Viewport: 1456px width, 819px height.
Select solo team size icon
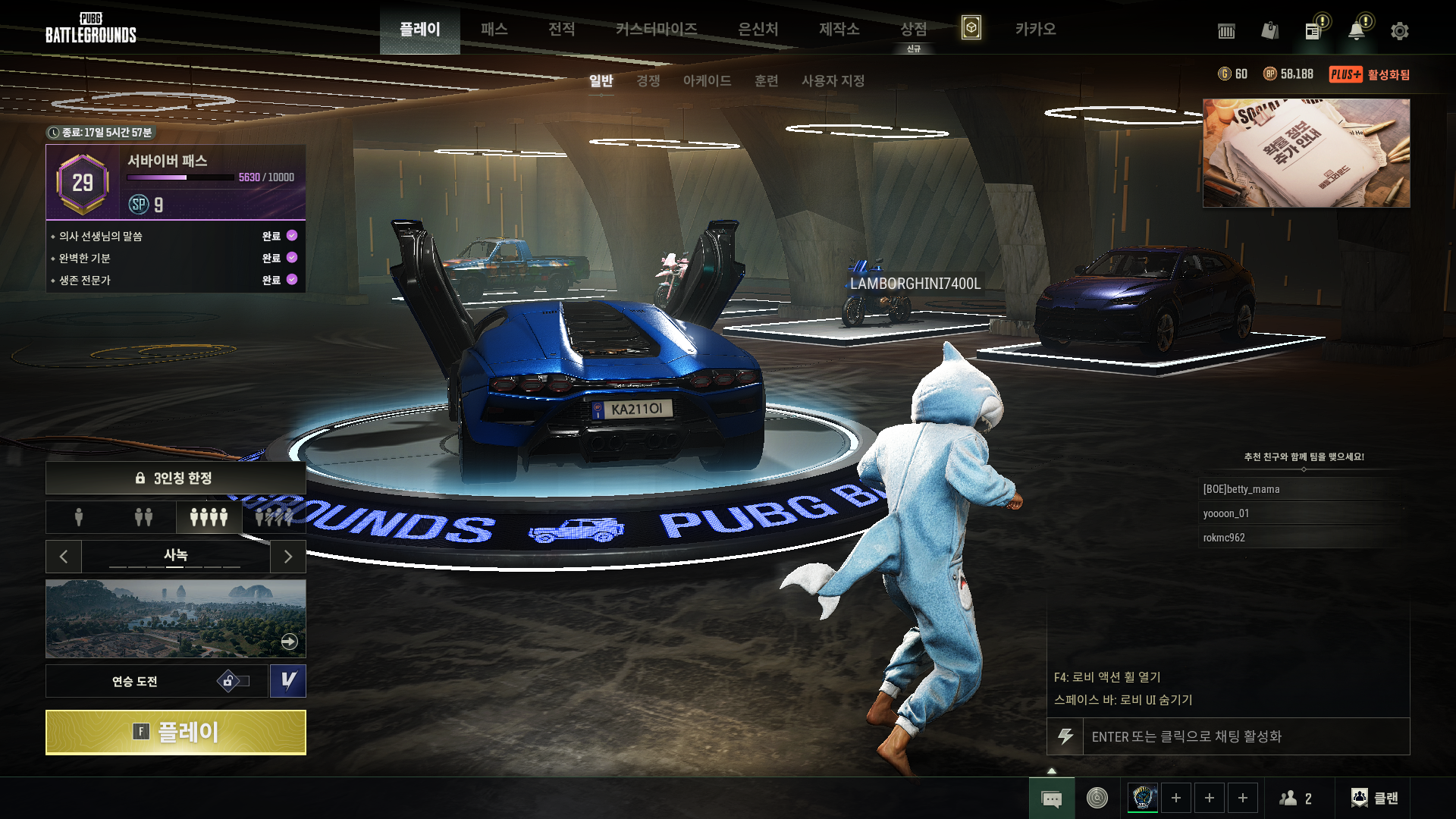tap(79, 517)
